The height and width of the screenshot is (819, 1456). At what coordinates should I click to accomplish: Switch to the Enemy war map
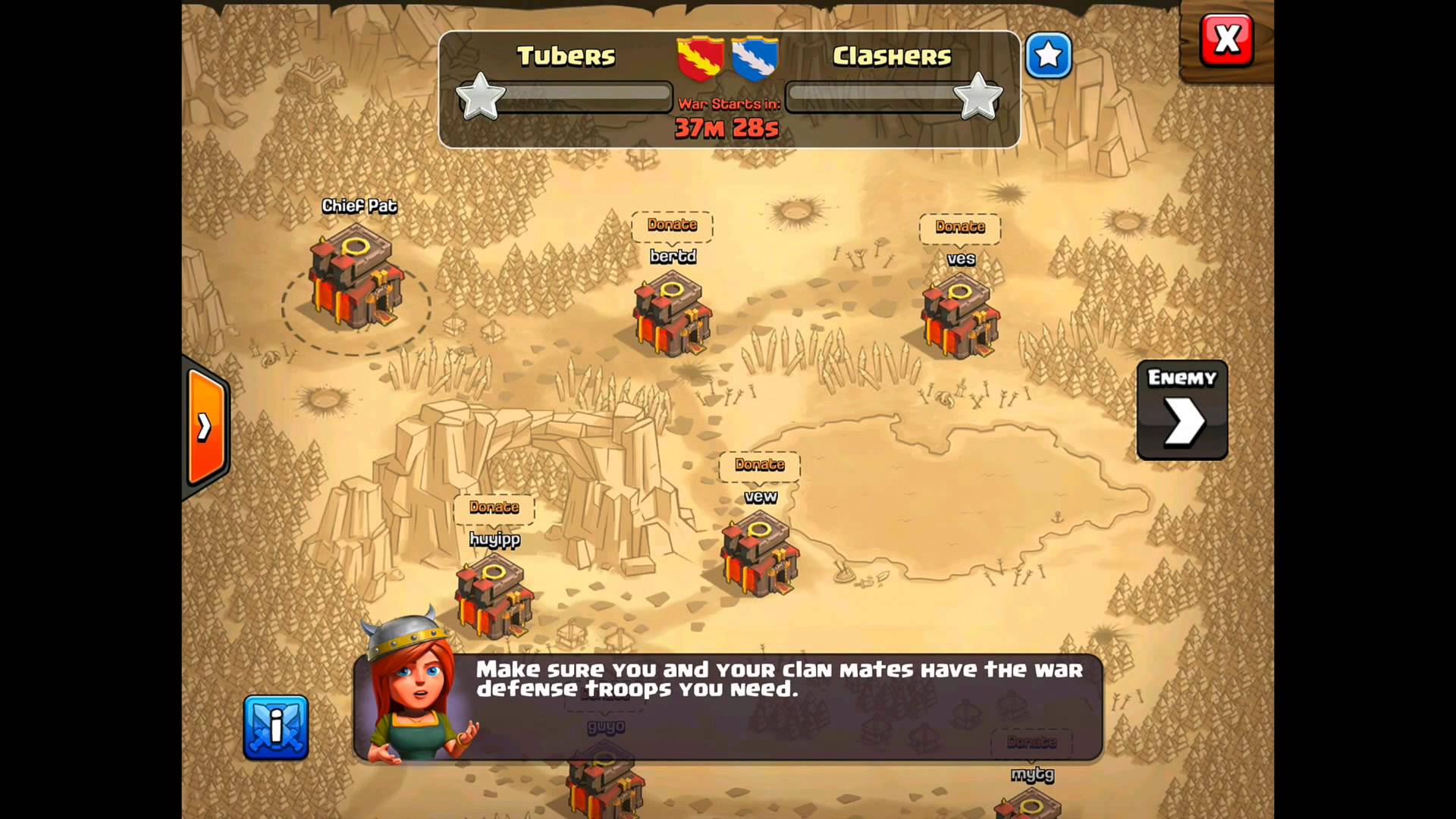1181,410
